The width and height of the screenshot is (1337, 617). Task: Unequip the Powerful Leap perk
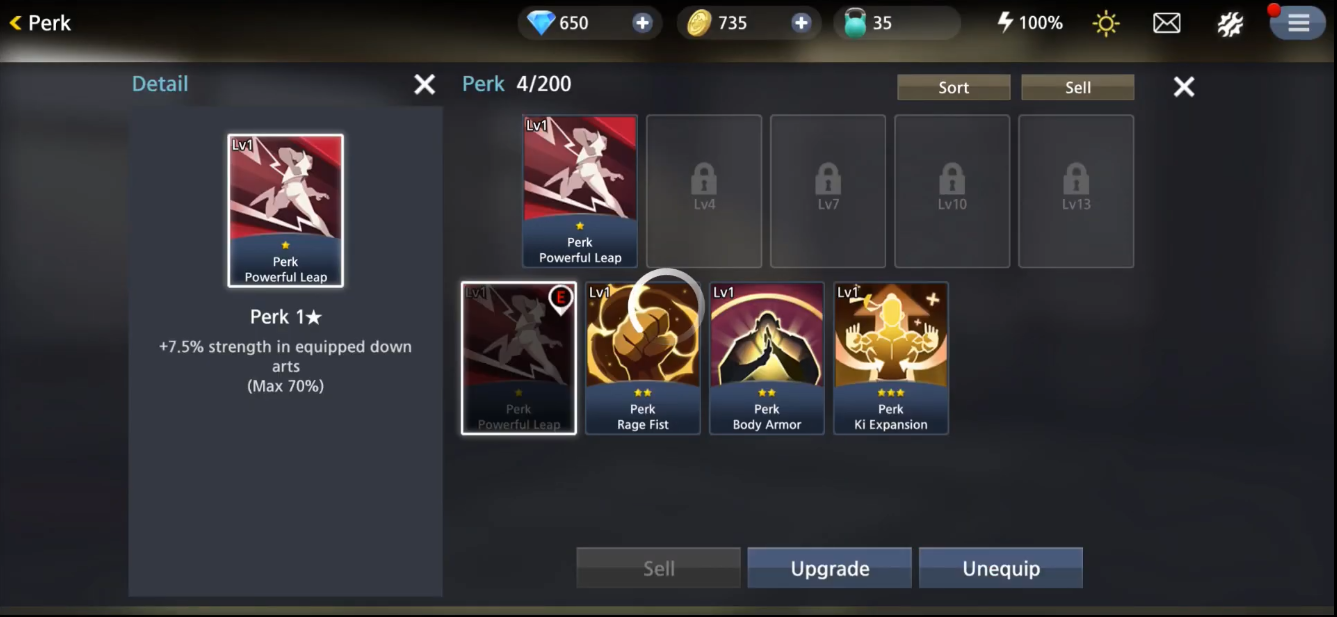[x=1000, y=568]
